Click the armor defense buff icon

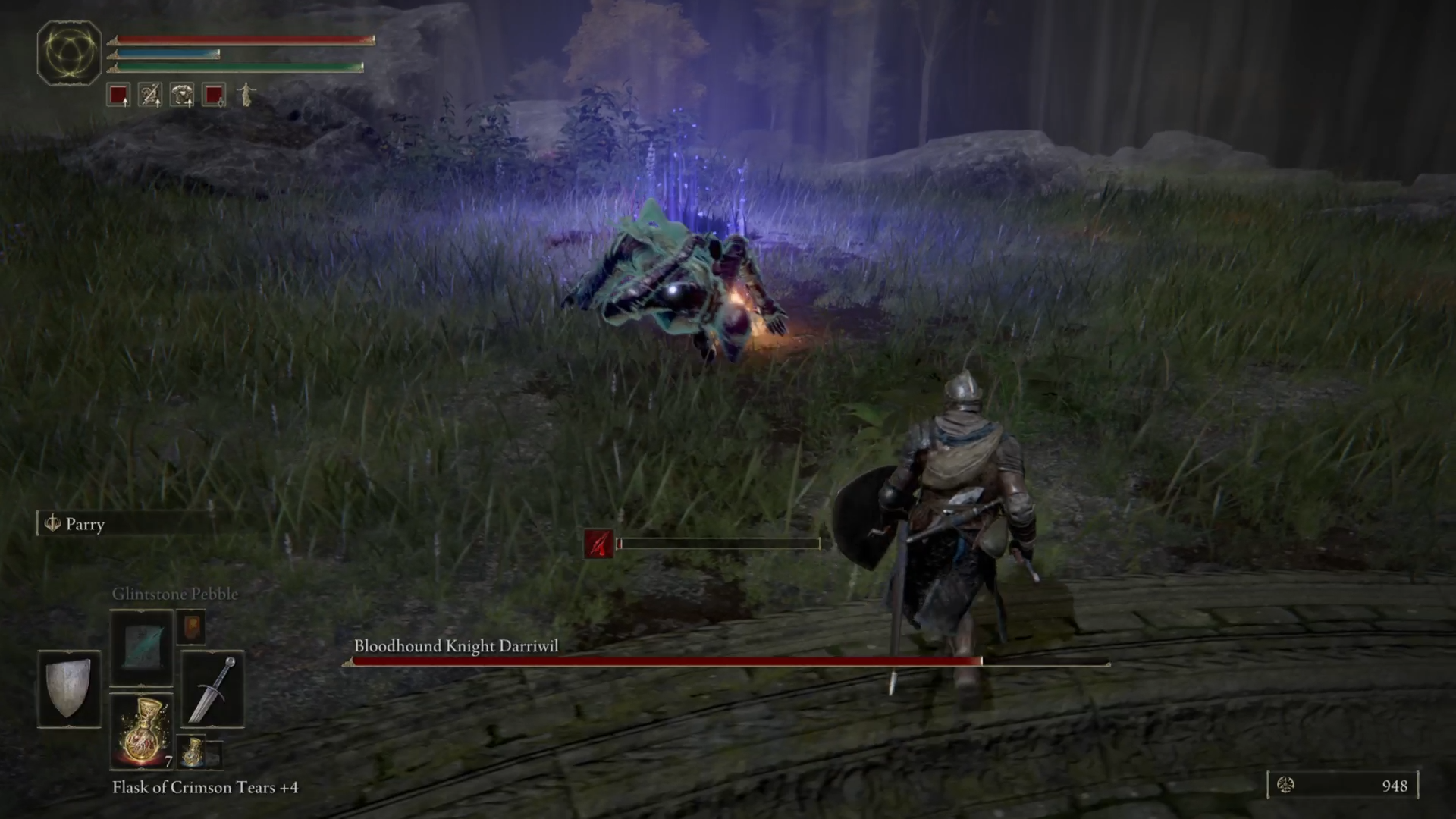pos(180,94)
